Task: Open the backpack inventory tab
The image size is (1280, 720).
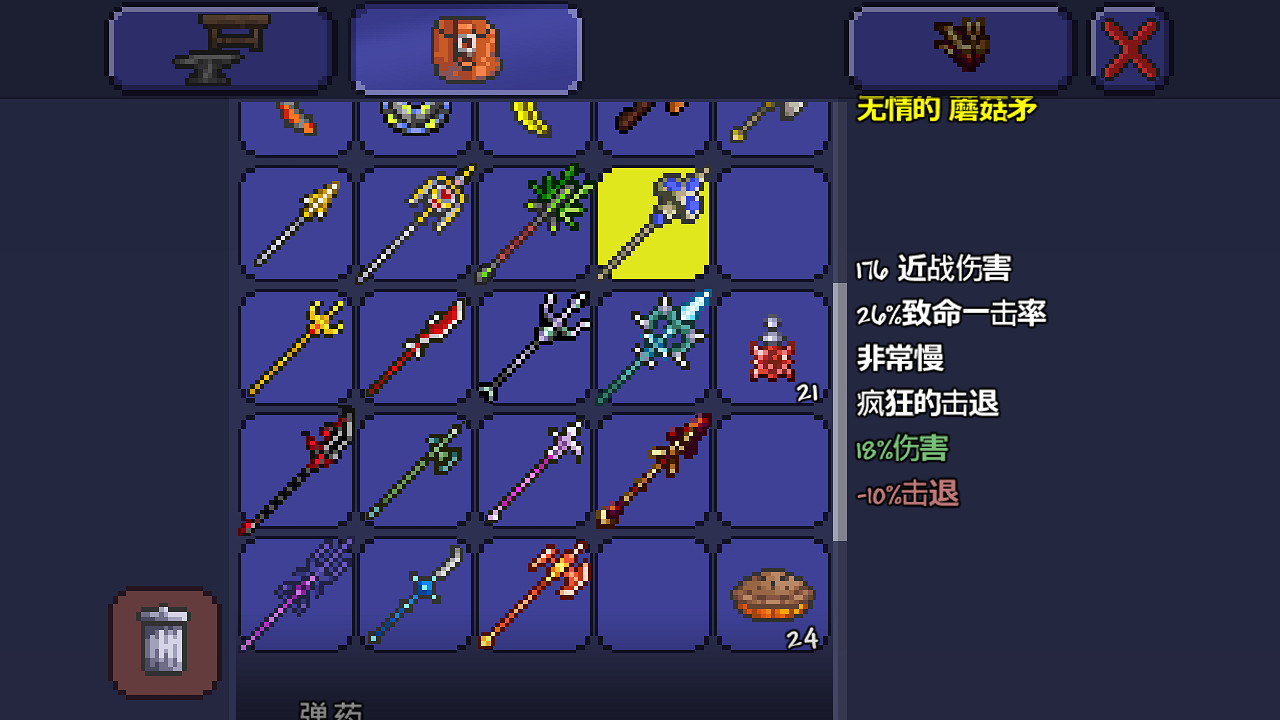Action: click(465, 47)
